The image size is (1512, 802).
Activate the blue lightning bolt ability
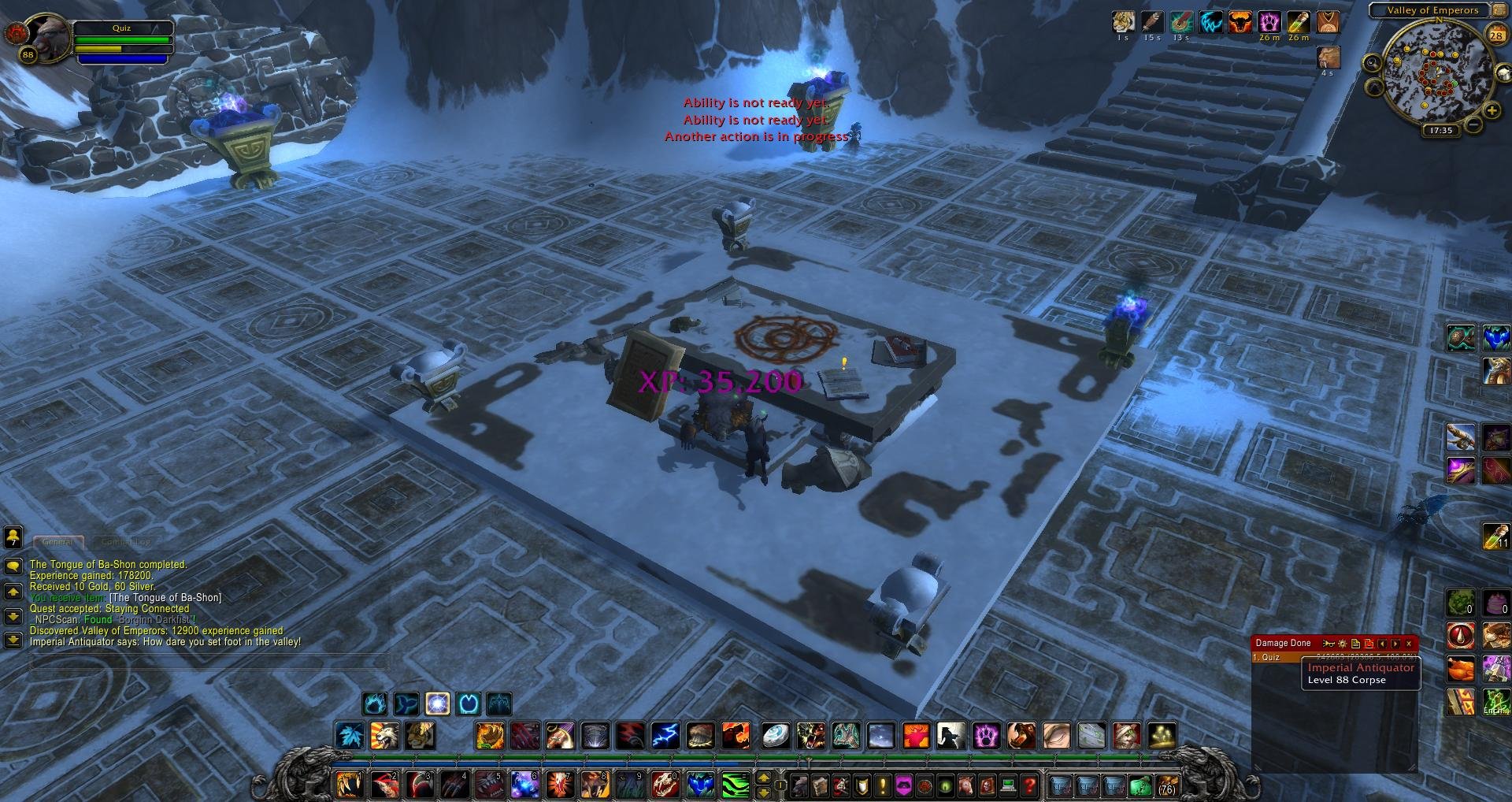click(664, 736)
